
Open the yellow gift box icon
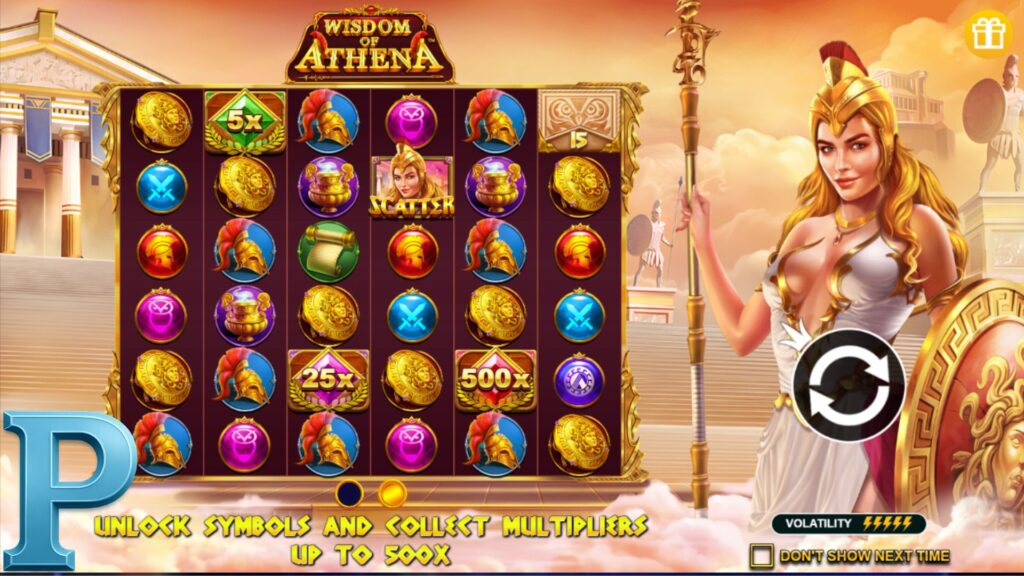(988, 33)
